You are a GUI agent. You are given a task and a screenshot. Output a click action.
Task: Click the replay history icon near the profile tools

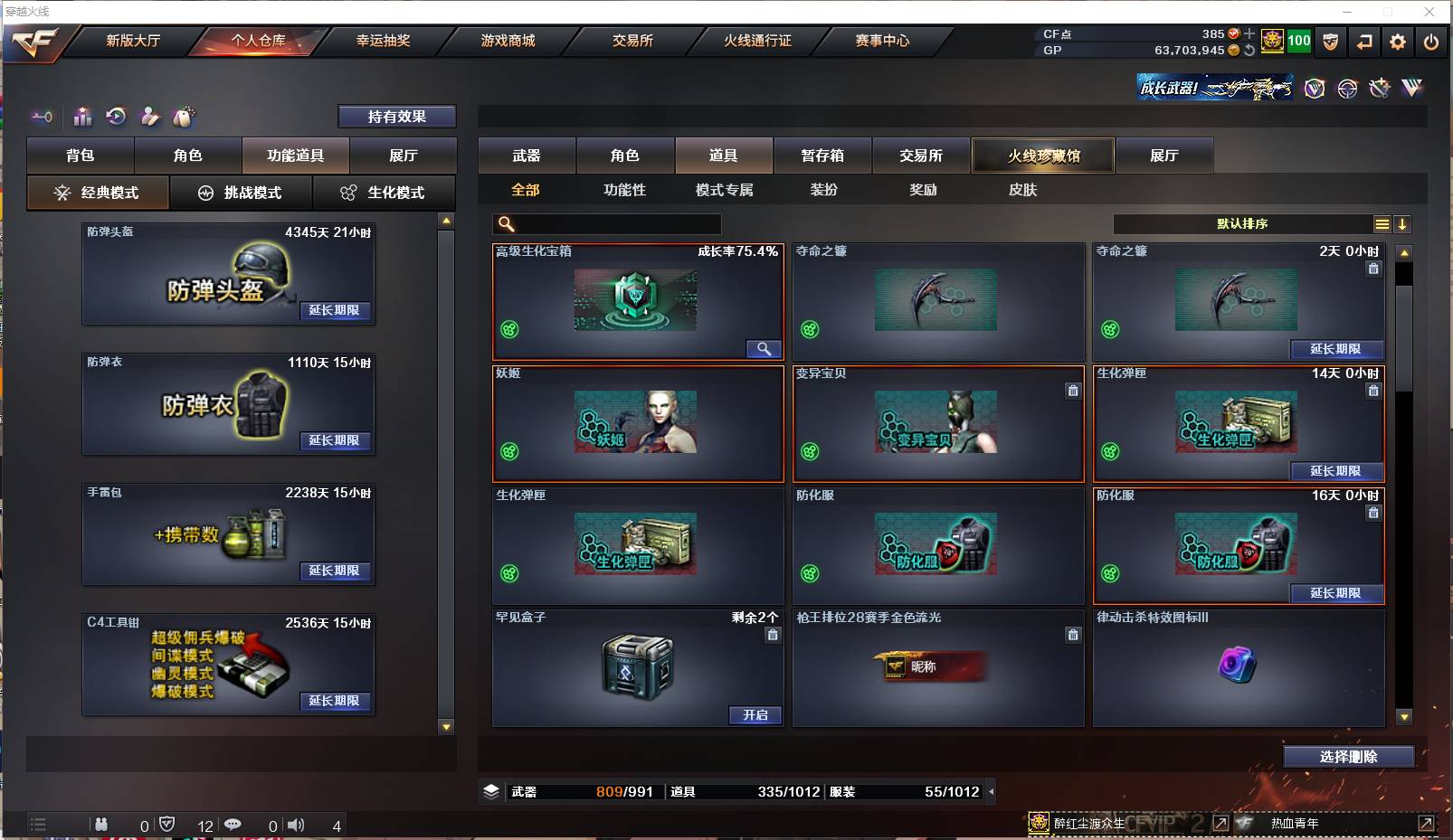point(115,117)
